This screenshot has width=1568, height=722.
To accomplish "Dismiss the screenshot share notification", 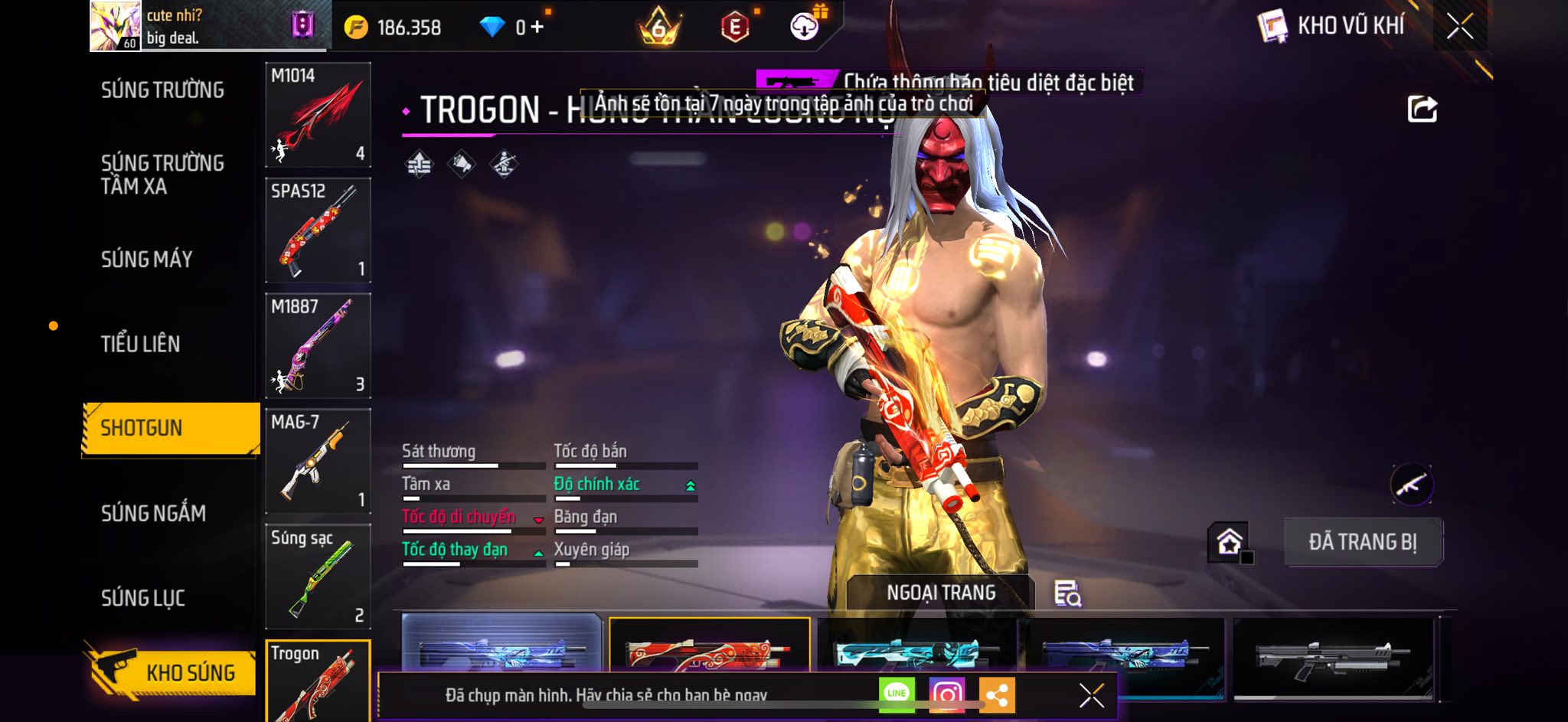I will point(1091,695).
